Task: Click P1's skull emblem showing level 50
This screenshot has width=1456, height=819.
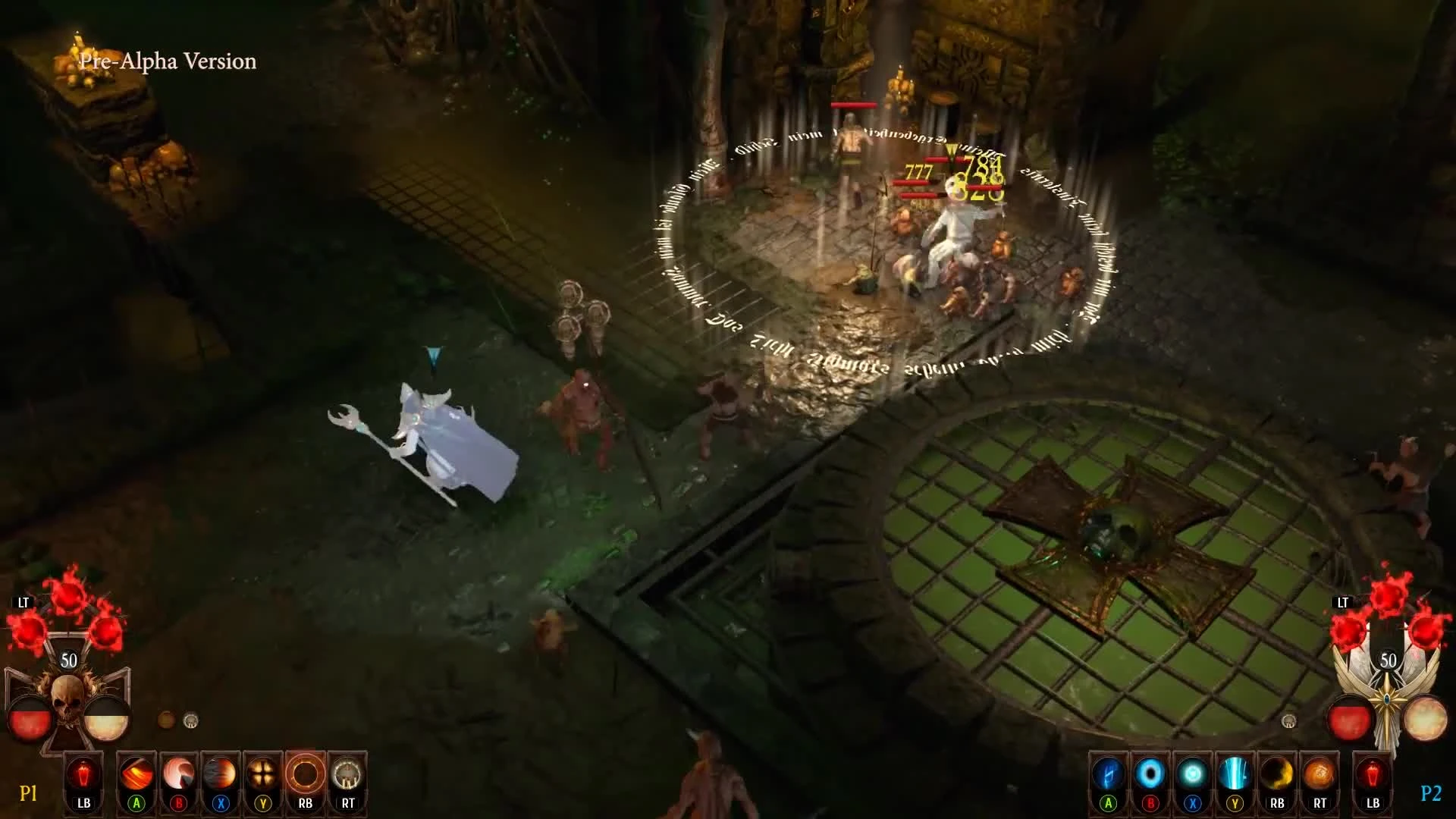Action: click(67, 692)
